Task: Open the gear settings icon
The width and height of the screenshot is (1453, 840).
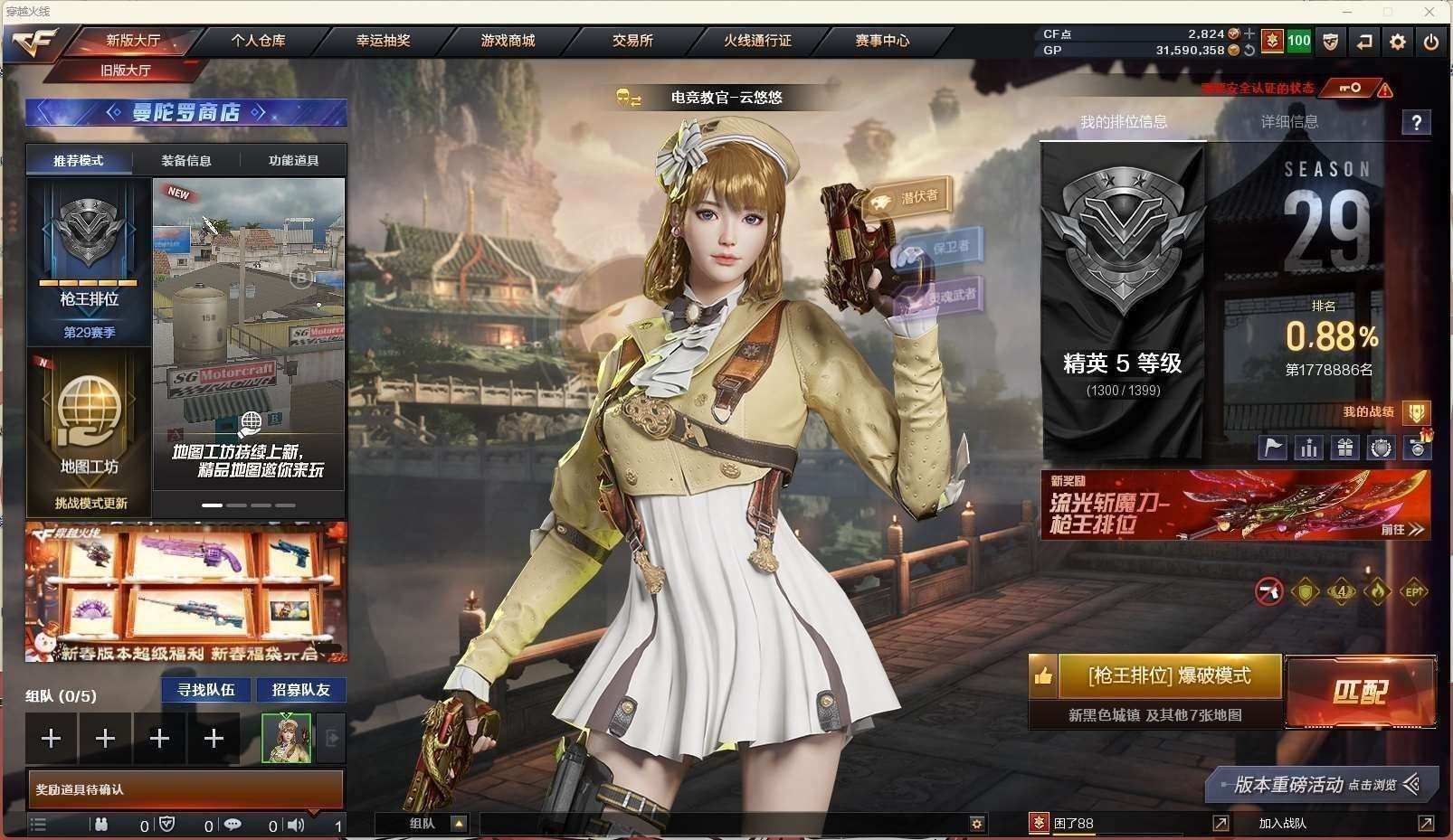Action: point(1398,42)
